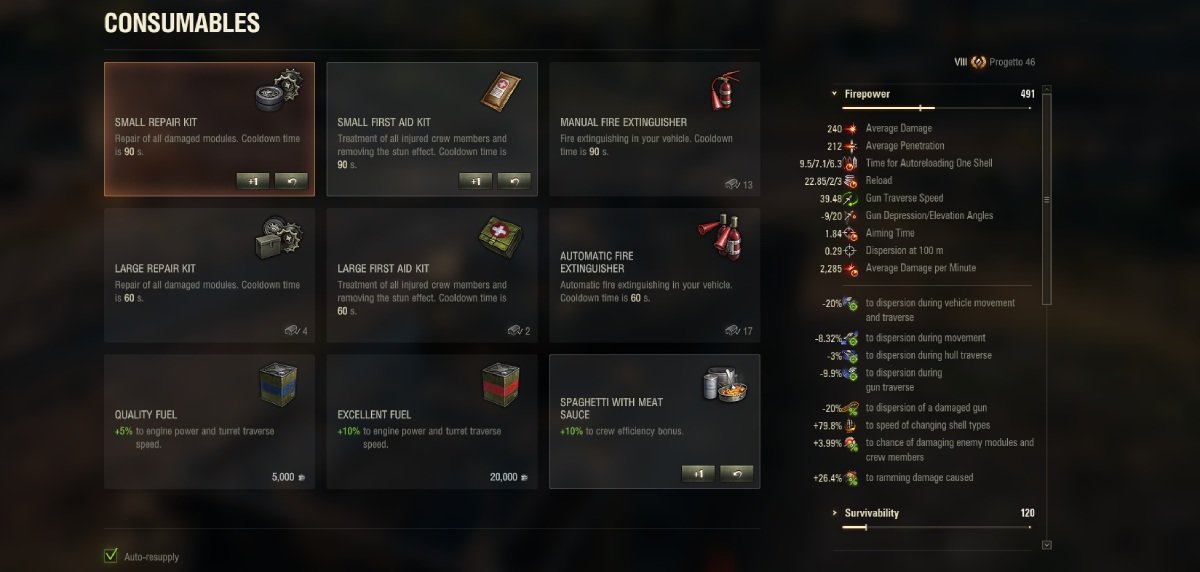The width and height of the screenshot is (1200, 572).
Task: Toggle the Auto-resupply checkbox
Action: tap(111, 556)
